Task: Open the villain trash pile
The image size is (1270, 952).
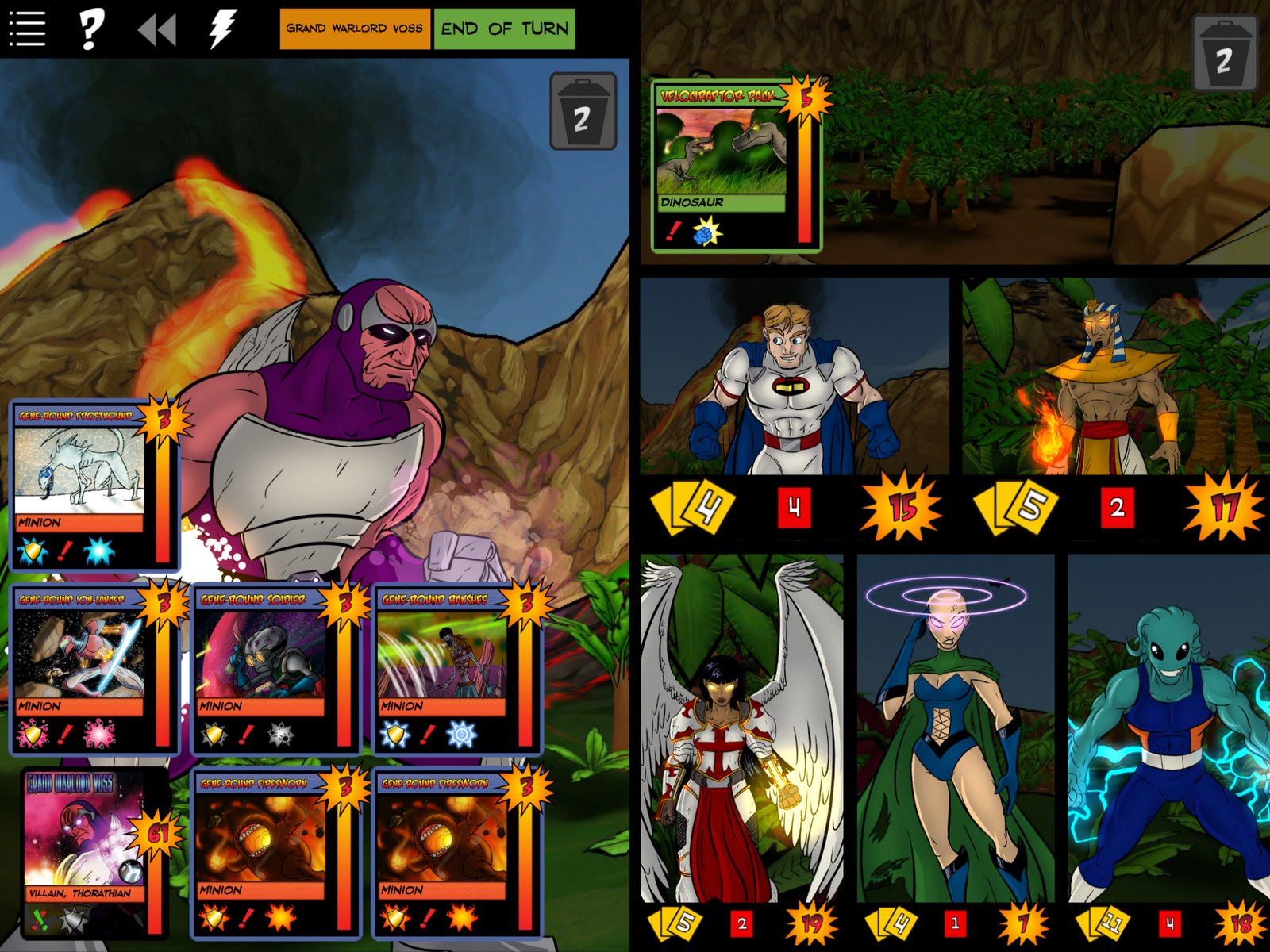Action: point(583,112)
